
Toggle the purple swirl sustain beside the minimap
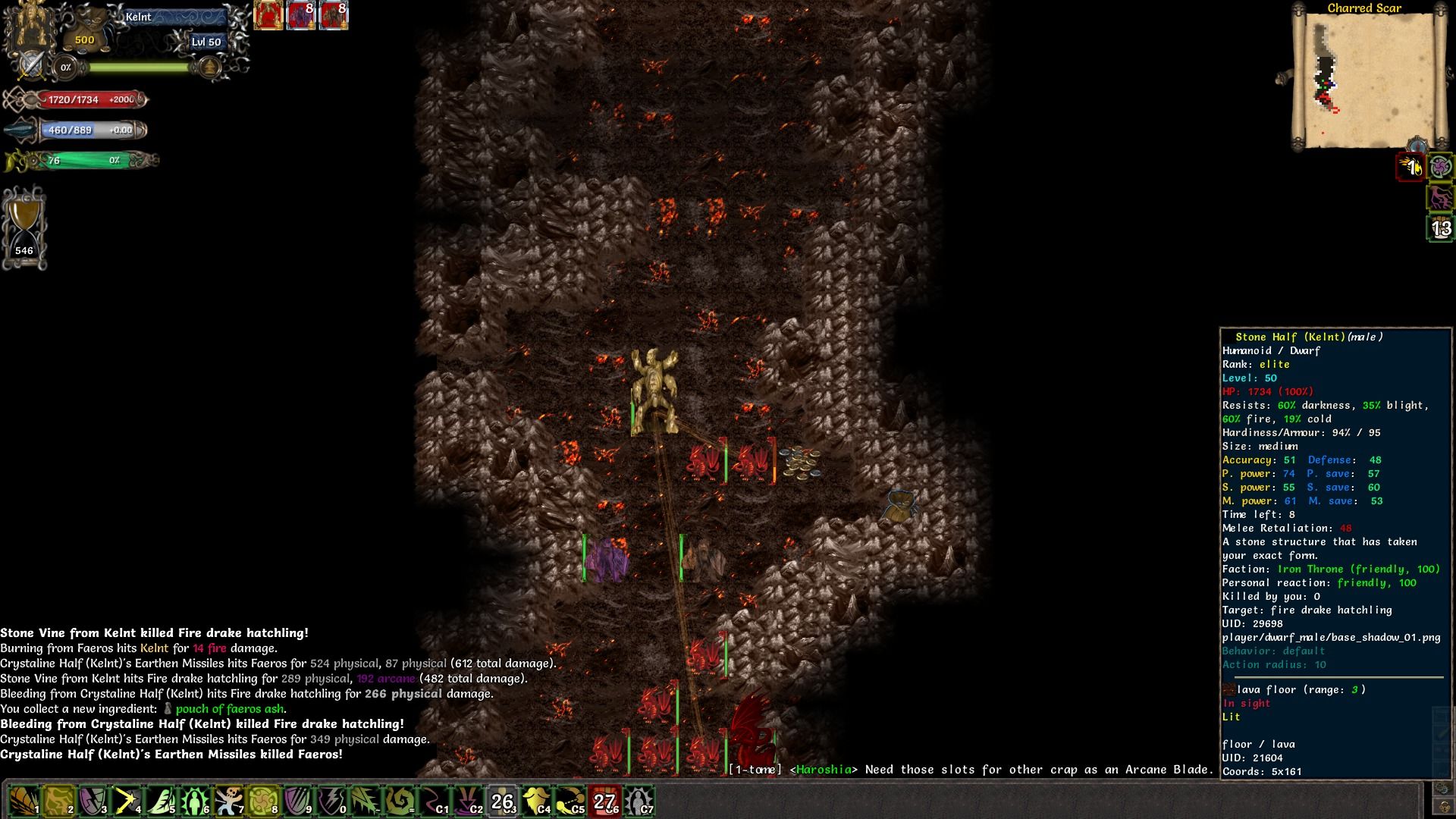pyautogui.click(x=1441, y=166)
